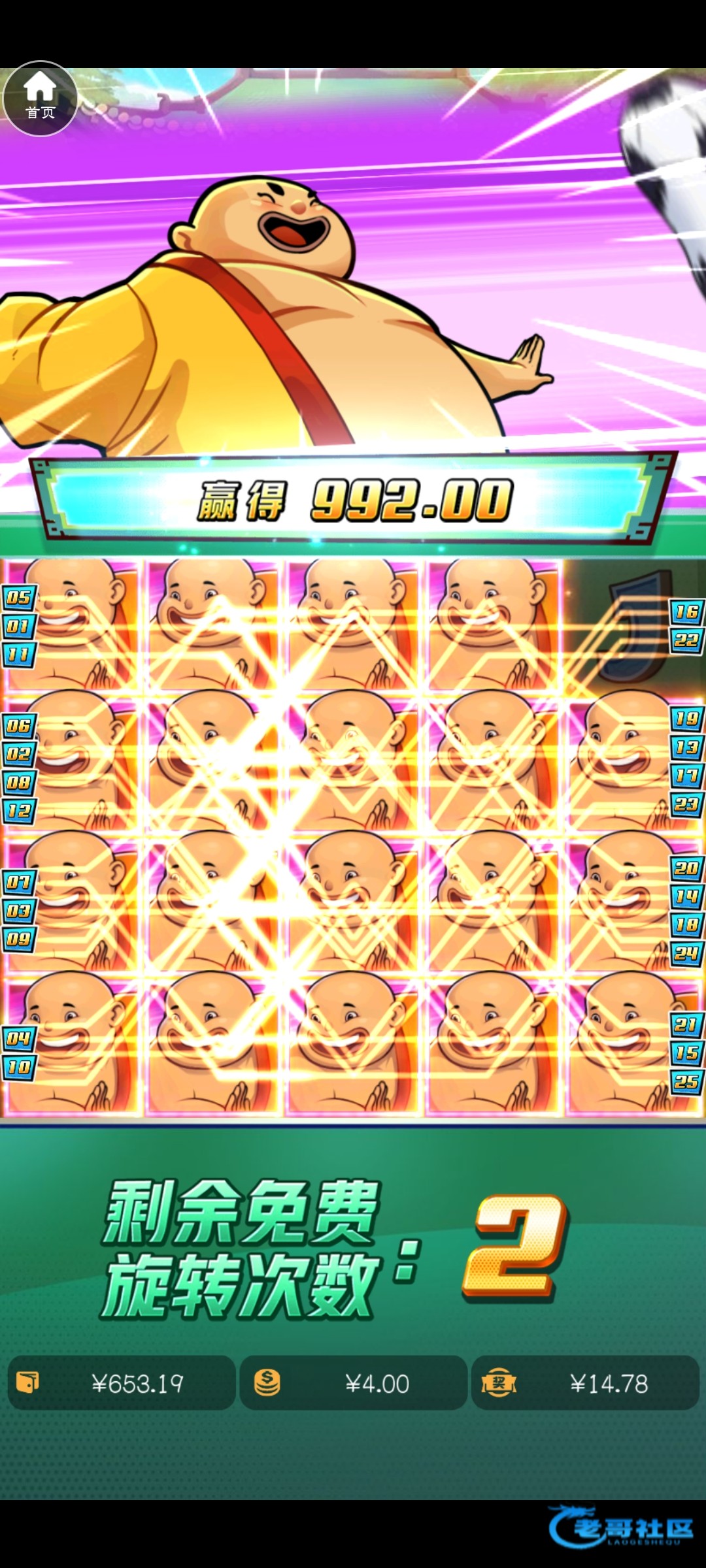Open the wallet balance showing ¥653.19
Screen dimensions: 706x1568
122,1382
